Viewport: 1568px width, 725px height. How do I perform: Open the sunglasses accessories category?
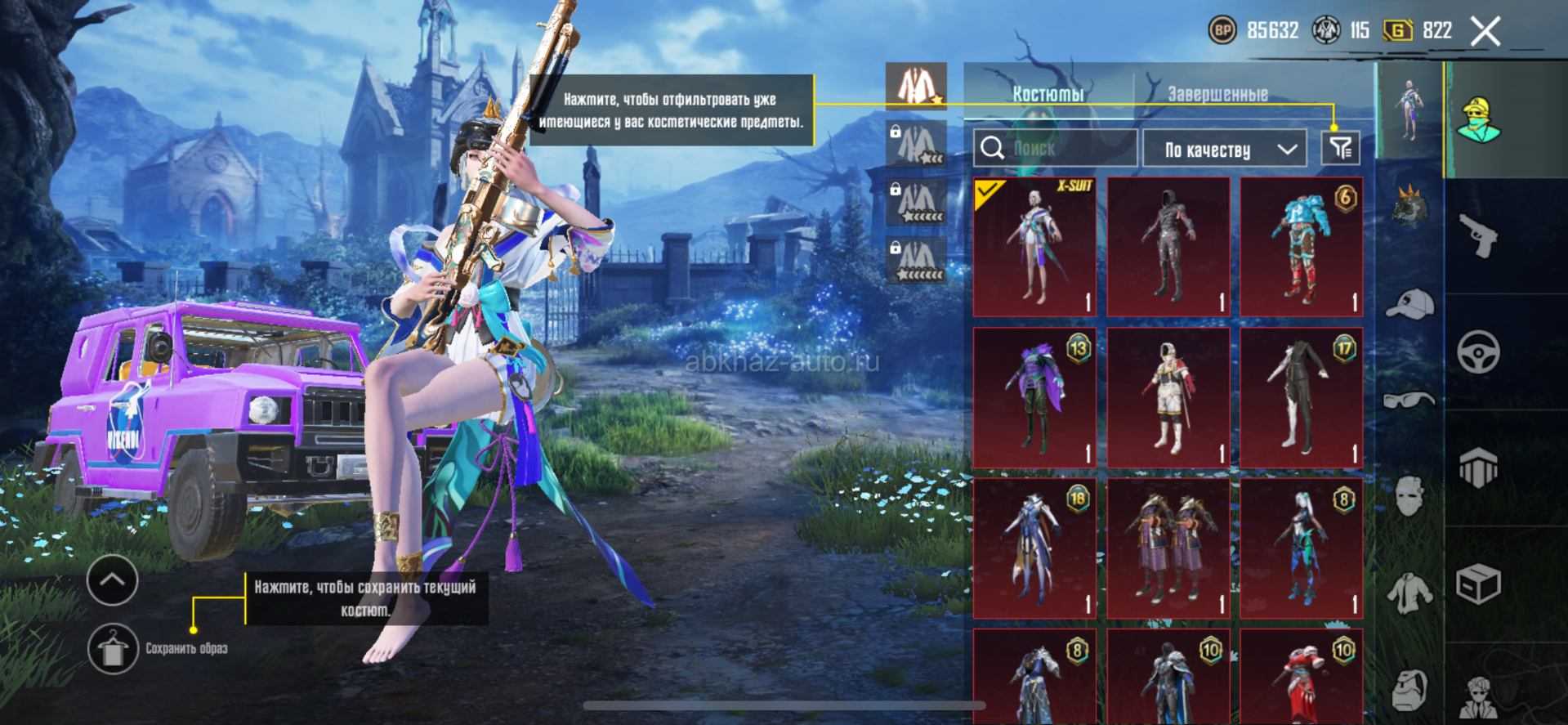coord(1410,400)
